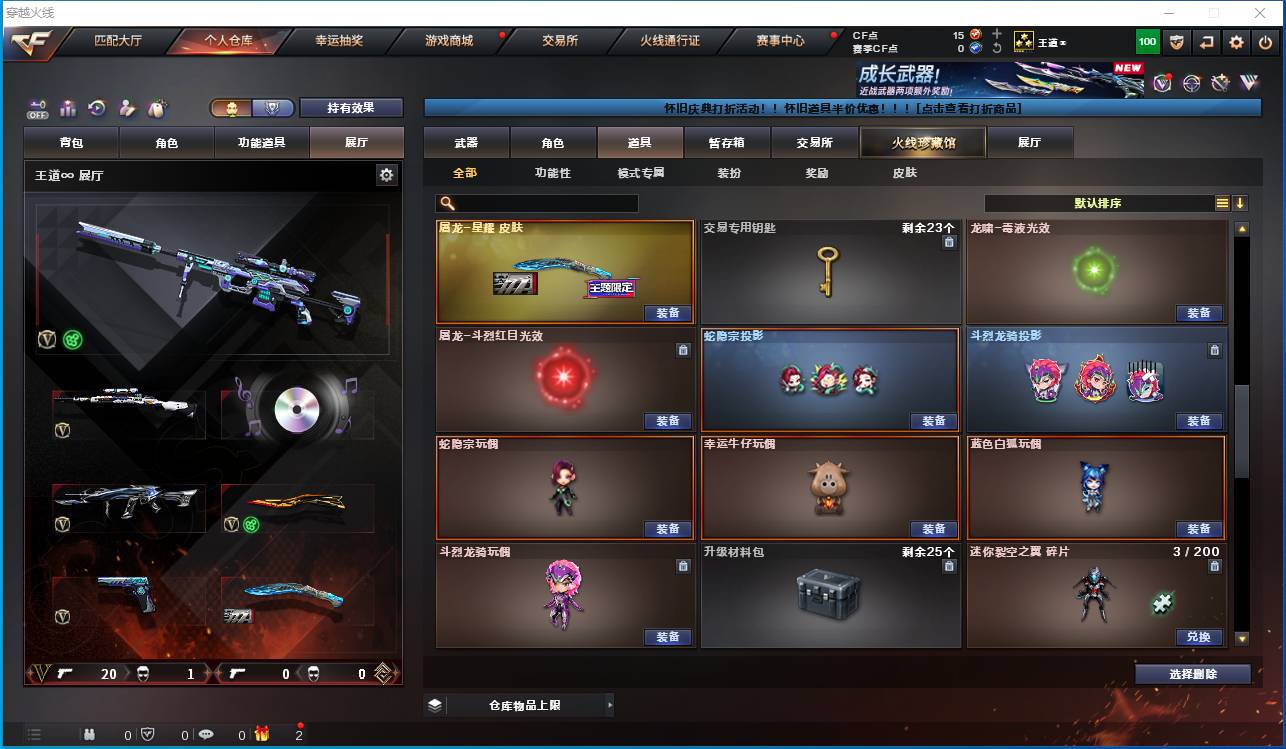Click the shield badge icon beside the green 100

click(1177, 42)
